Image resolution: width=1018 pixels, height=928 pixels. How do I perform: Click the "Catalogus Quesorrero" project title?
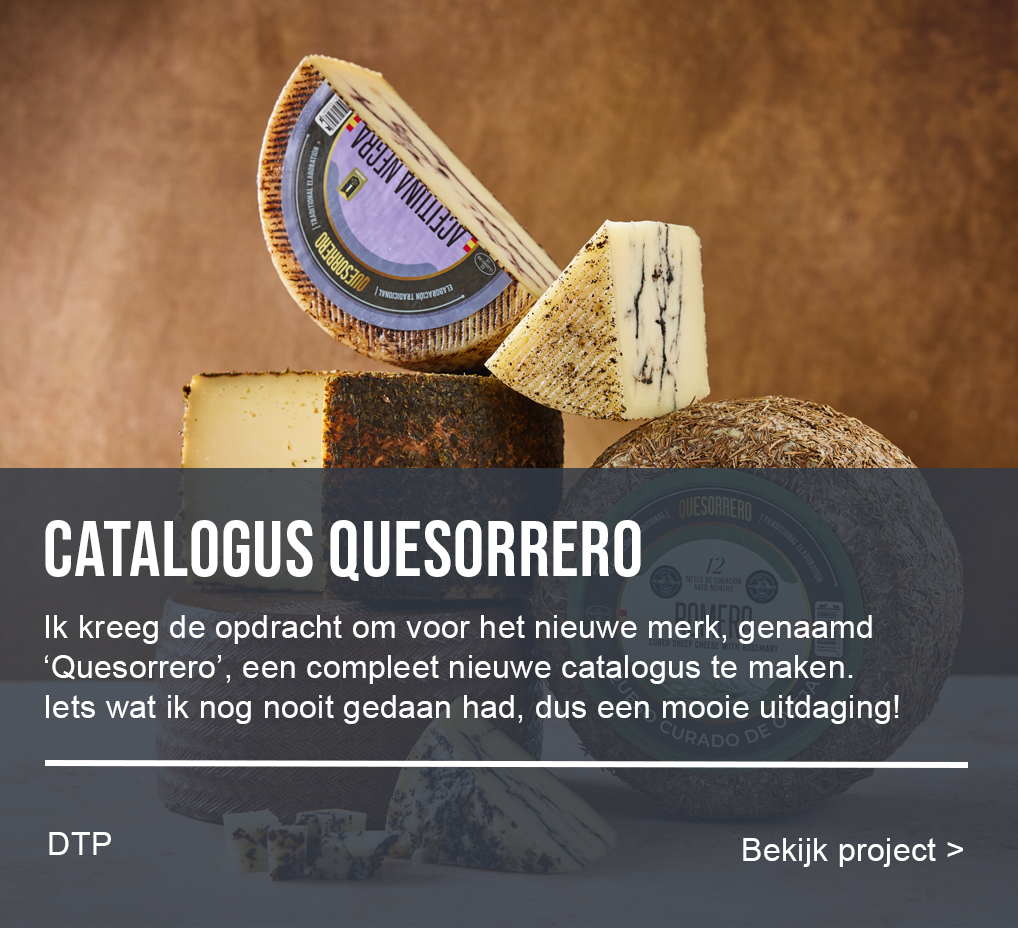[342, 549]
